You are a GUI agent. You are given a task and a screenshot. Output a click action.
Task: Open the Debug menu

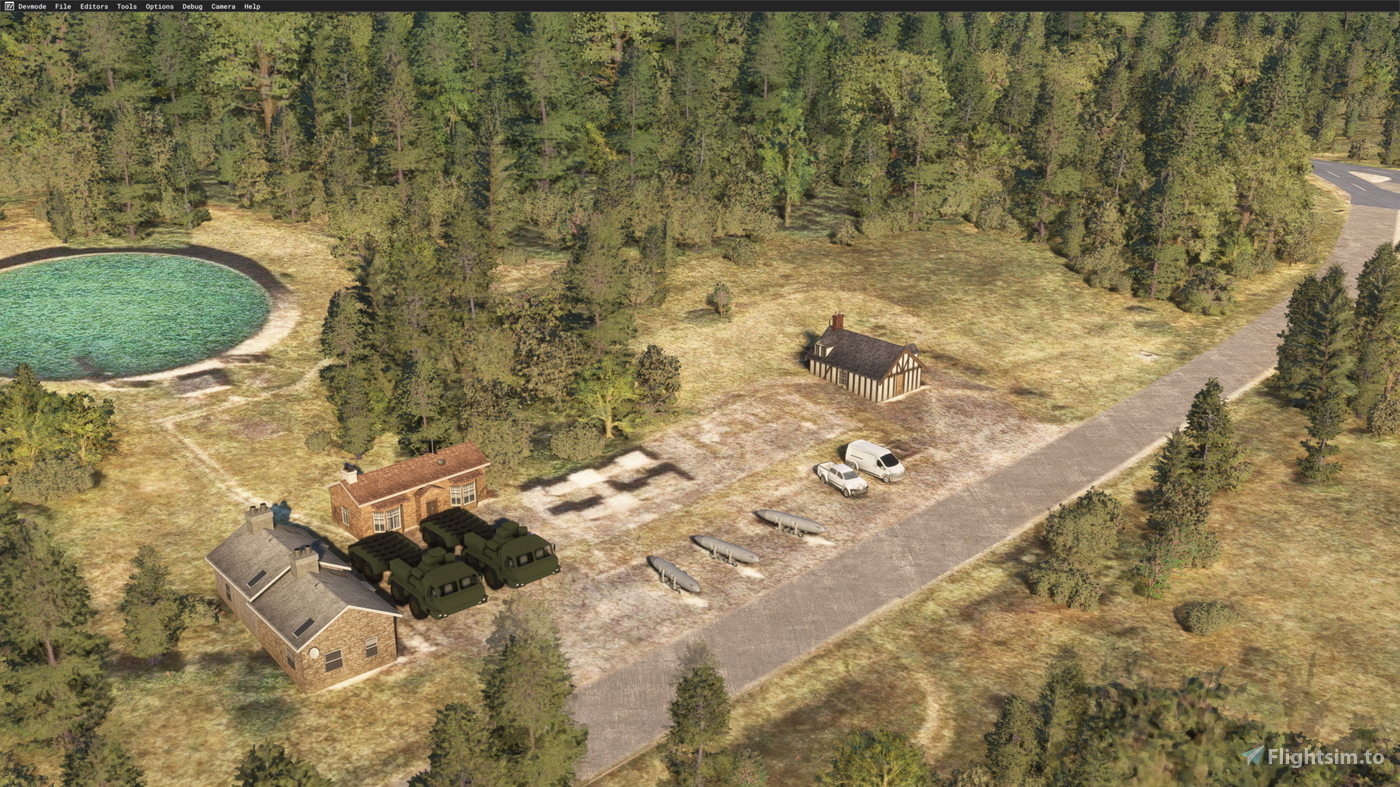click(190, 5)
